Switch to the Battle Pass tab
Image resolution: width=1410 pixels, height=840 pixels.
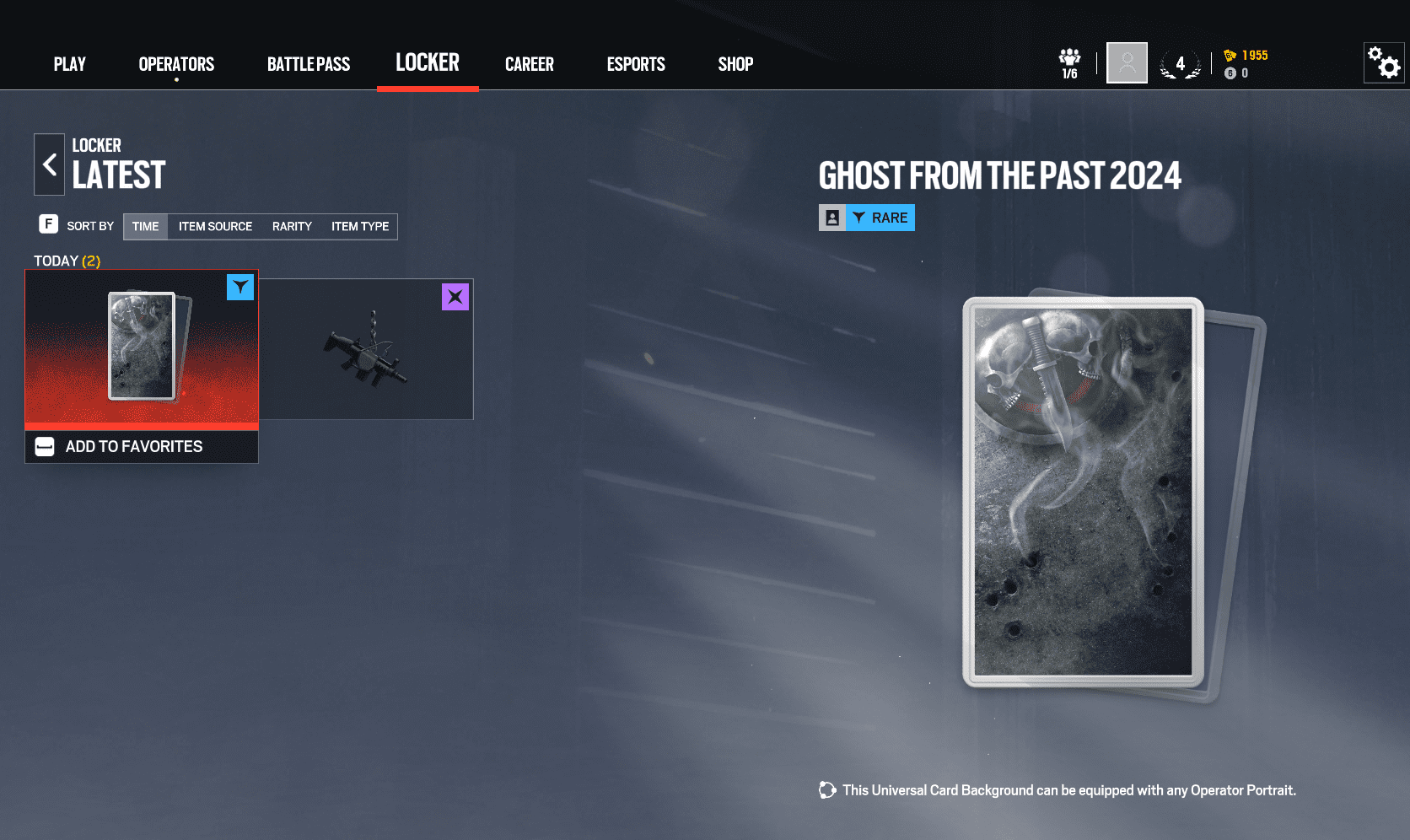309,63
